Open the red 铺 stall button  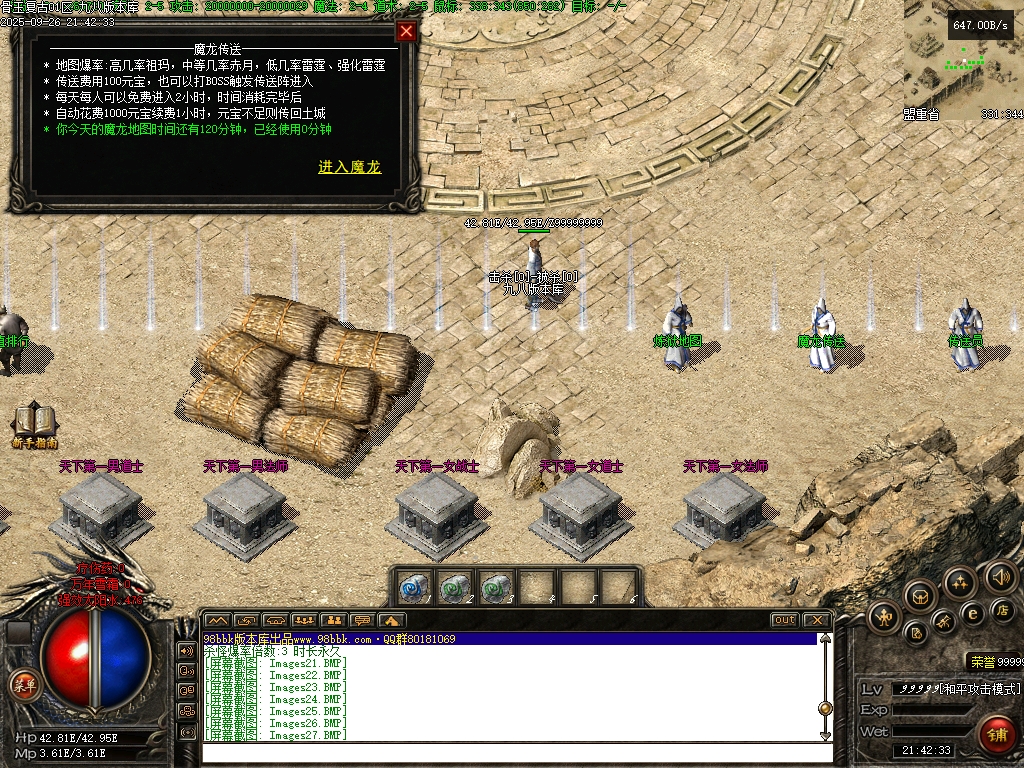[995, 734]
